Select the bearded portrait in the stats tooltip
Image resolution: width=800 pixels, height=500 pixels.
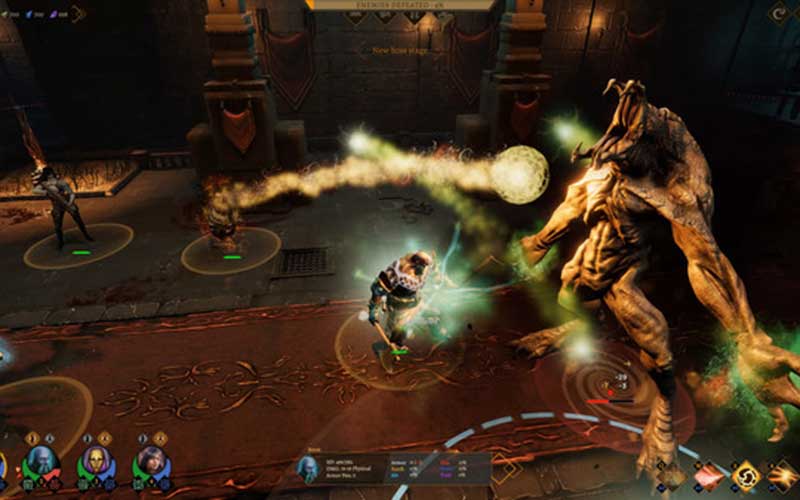pyautogui.click(x=308, y=469)
